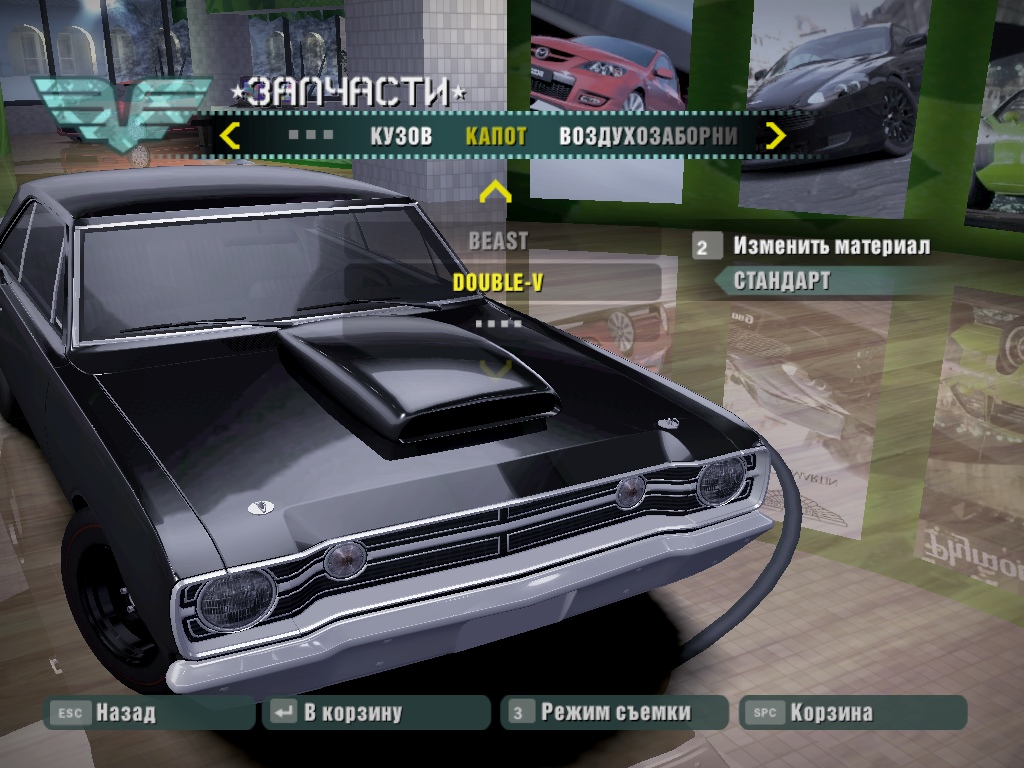Viewport: 1024px width, 768px height.
Task: Choose the BEAST hood option
Action: click(498, 241)
